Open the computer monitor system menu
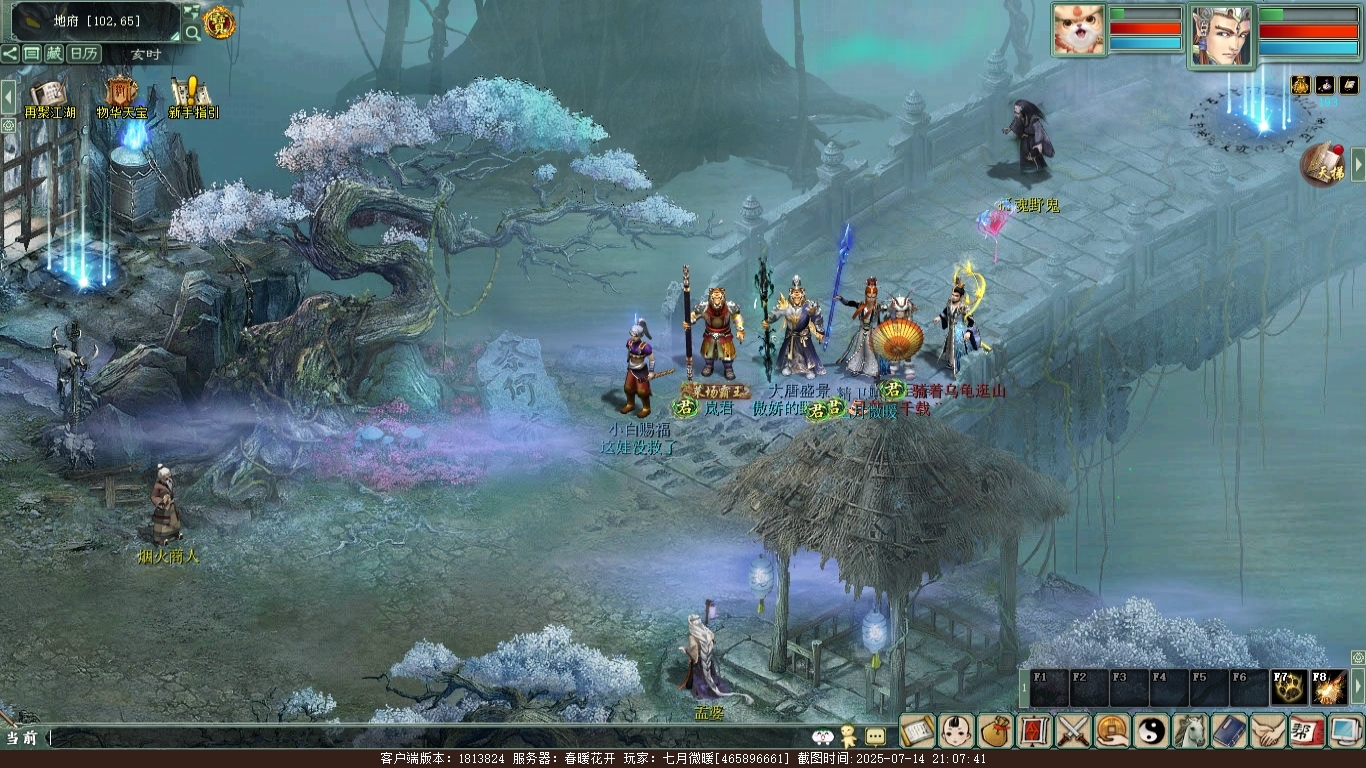 (x=1346, y=731)
